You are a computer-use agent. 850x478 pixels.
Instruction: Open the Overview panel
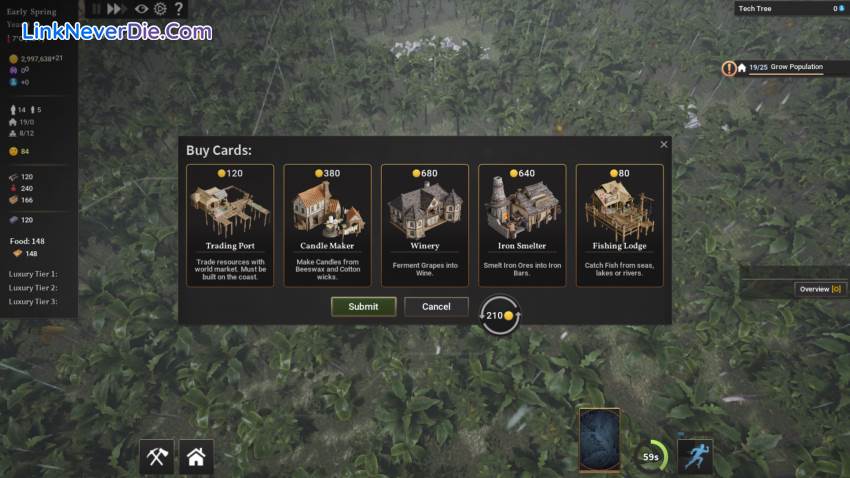(x=820, y=289)
